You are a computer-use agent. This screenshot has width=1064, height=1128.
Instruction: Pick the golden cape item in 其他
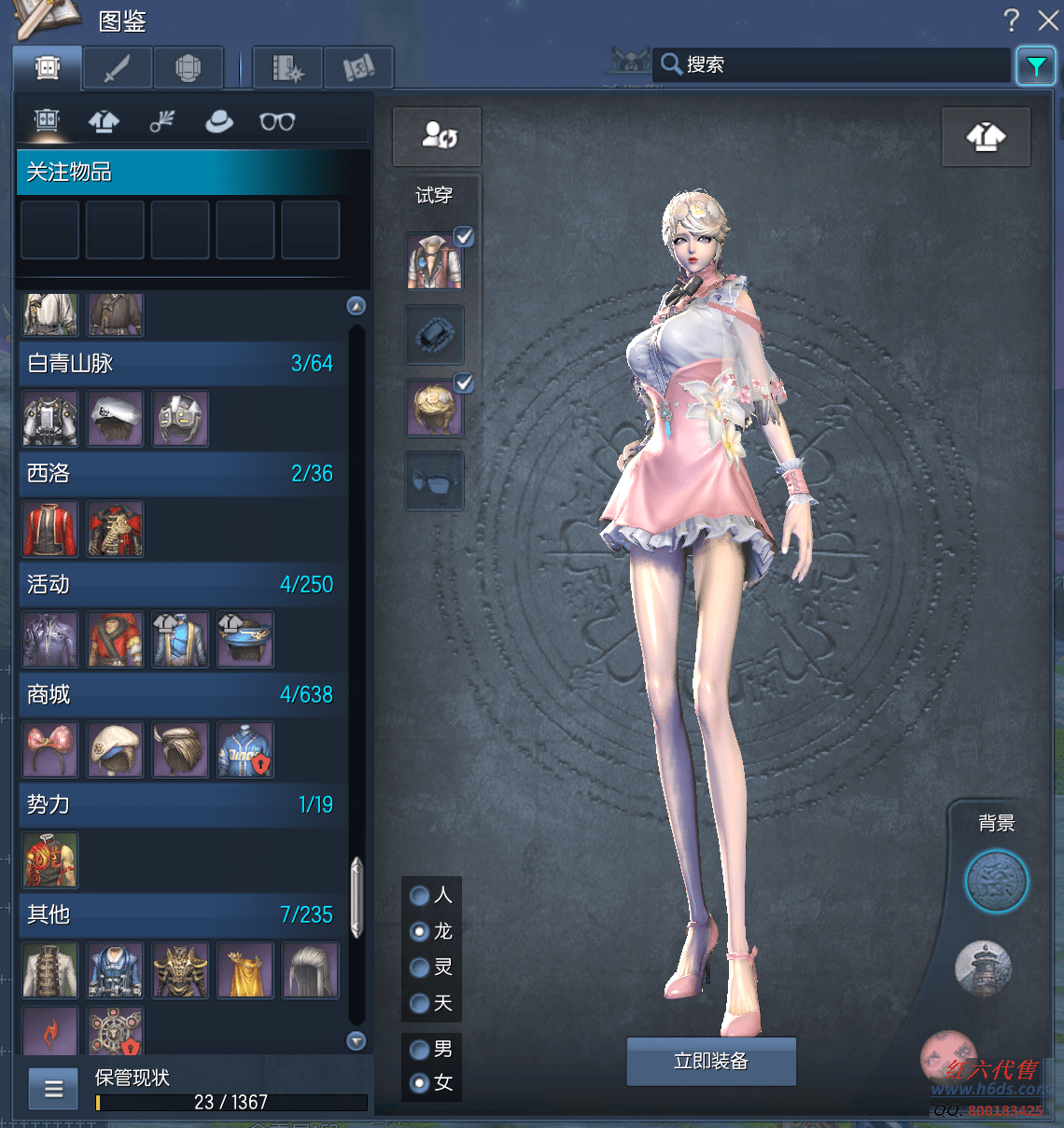(x=245, y=970)
